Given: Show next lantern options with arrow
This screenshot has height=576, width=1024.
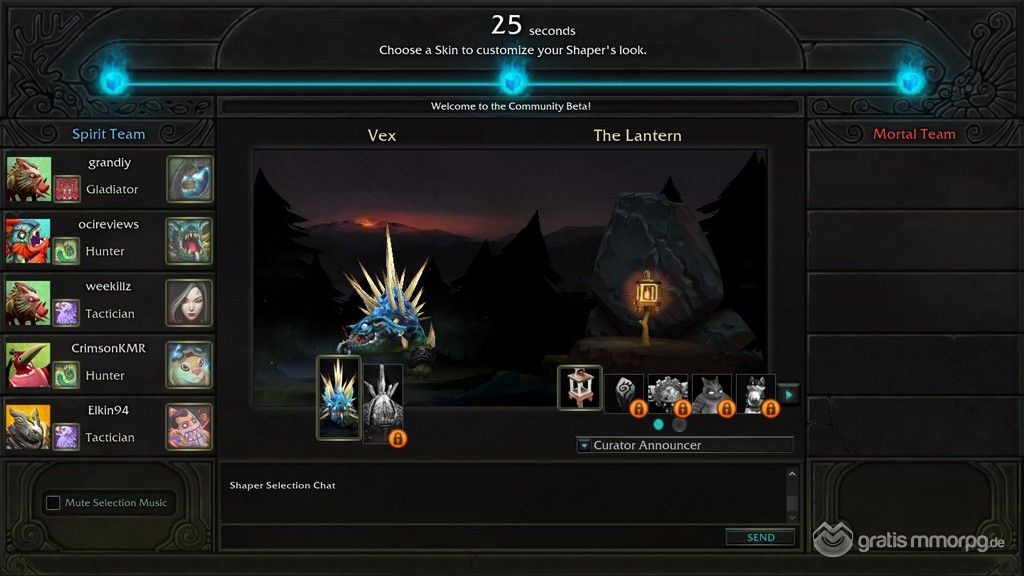Looking at the screenshot, I should (788, 394).
